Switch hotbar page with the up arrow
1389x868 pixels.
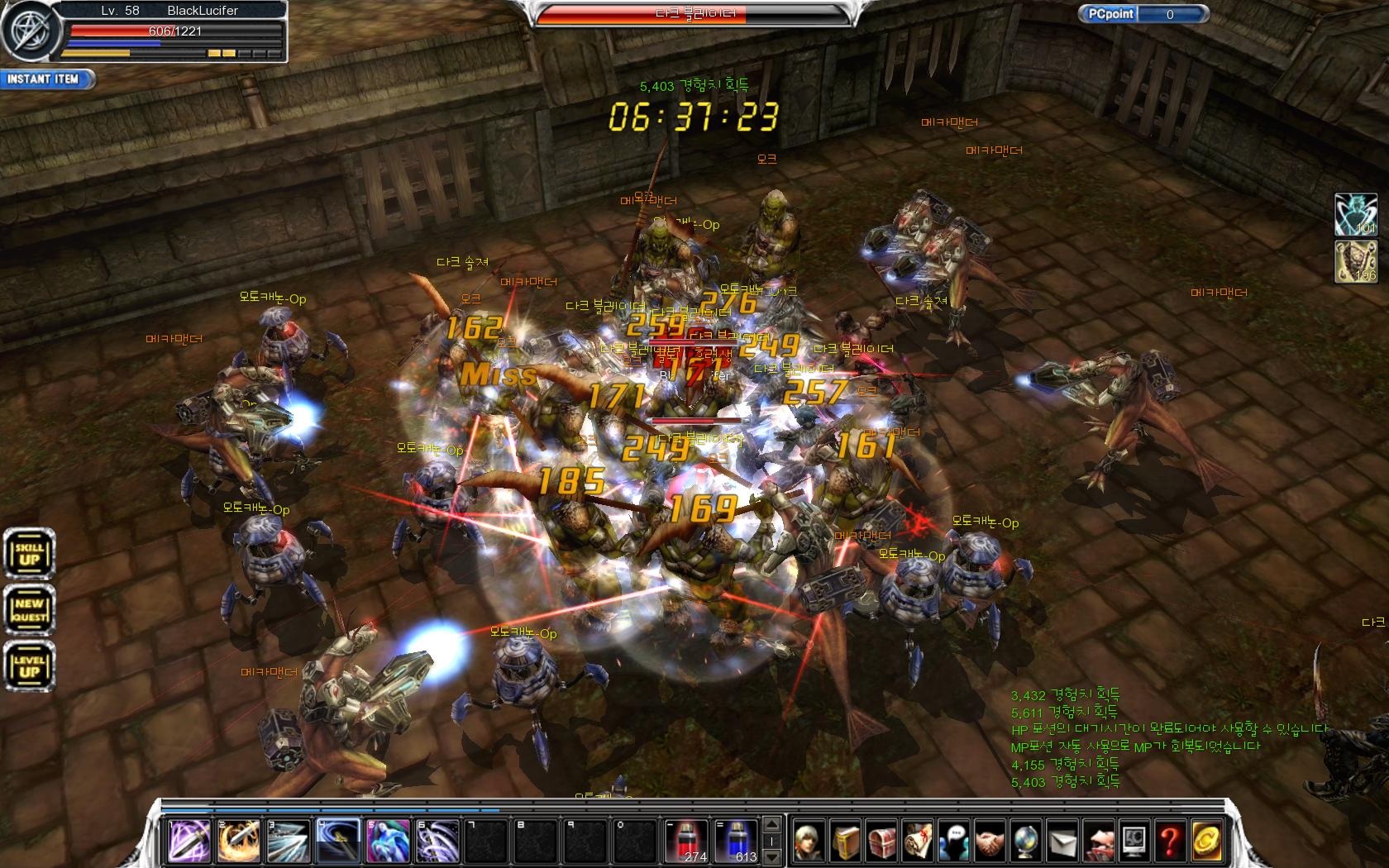tap(772, 825)
